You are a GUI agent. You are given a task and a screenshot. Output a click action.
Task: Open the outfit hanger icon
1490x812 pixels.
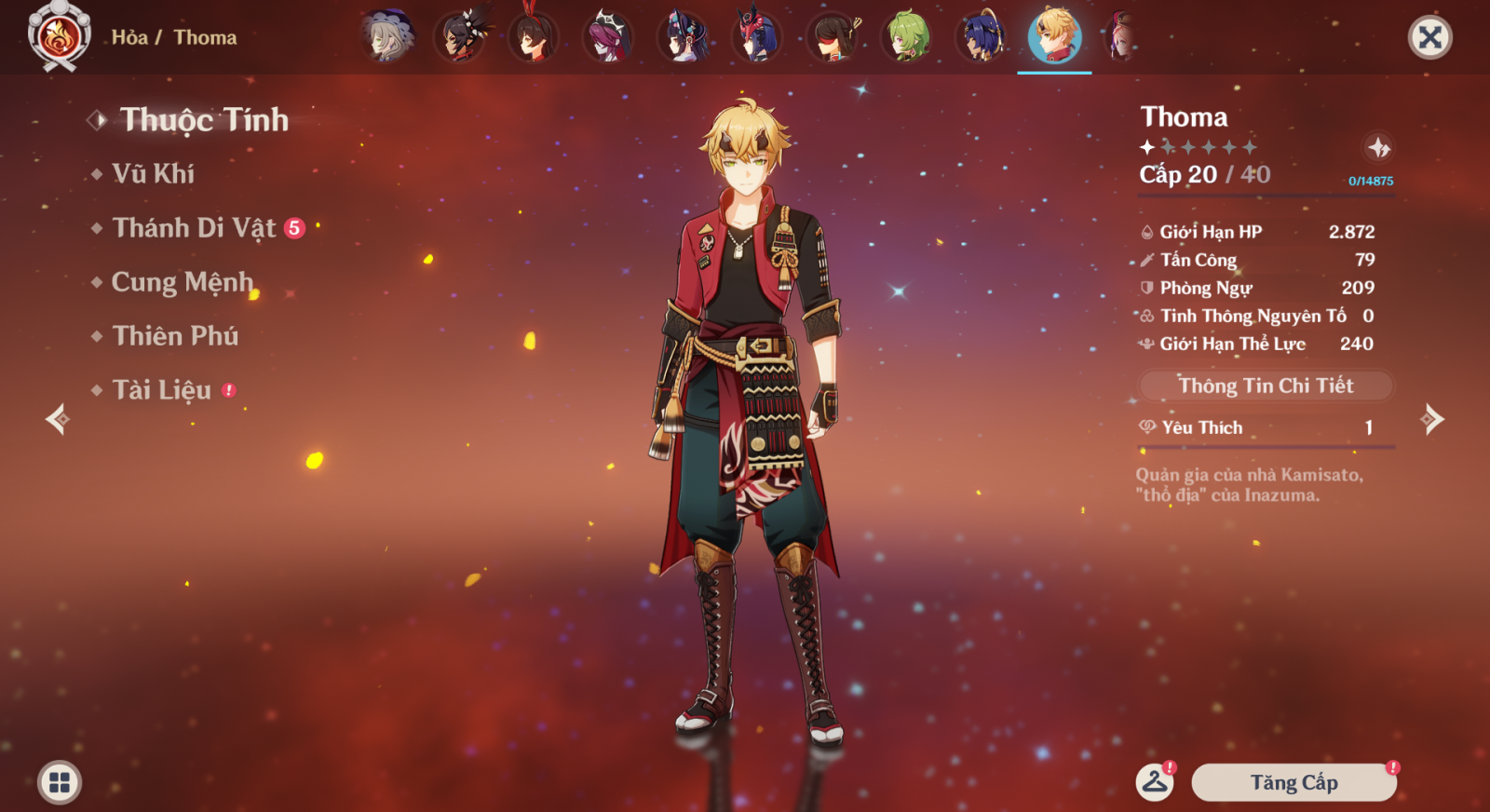[x=1155, y=782]
